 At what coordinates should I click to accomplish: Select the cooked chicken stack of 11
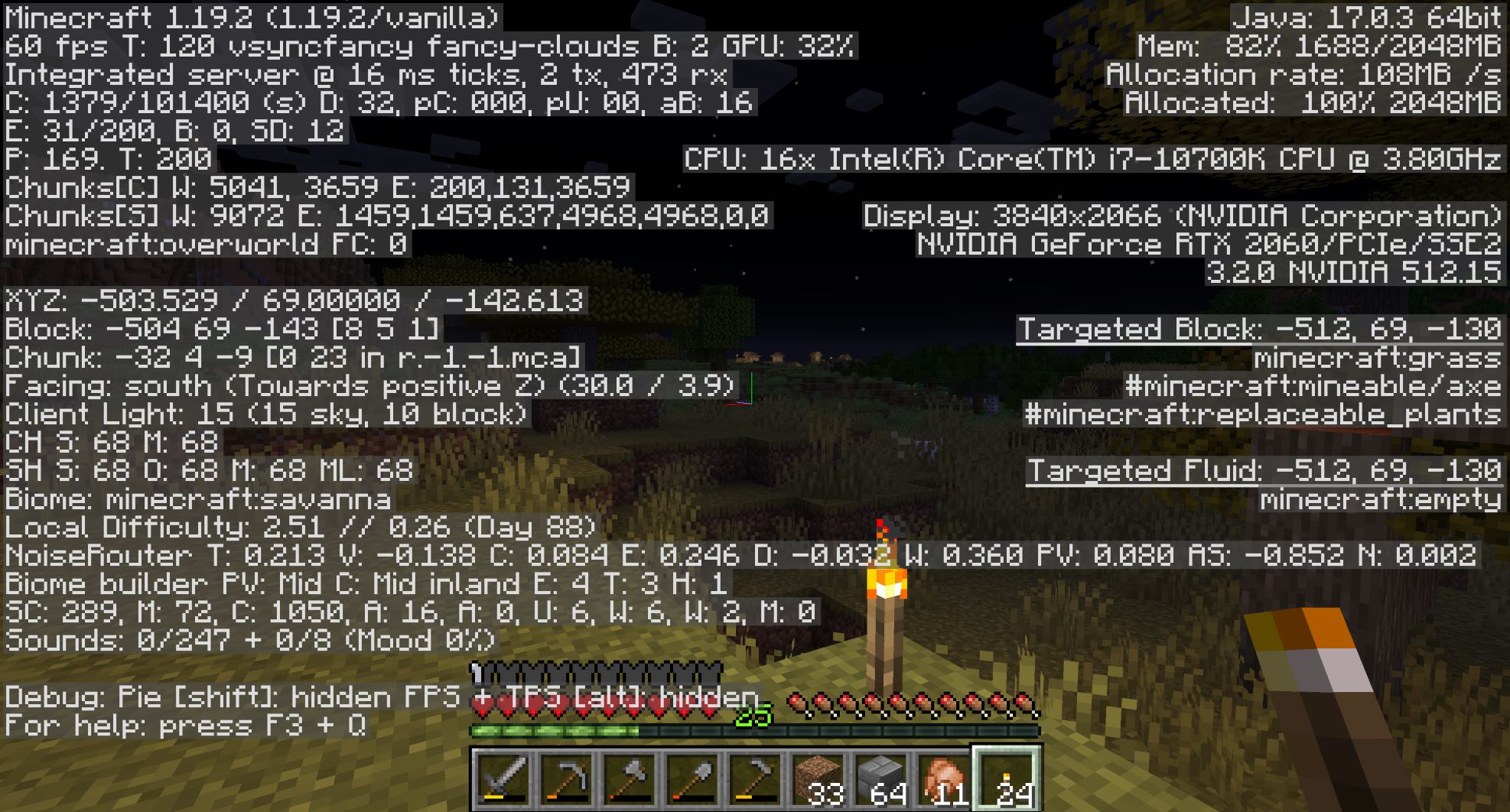942,780
